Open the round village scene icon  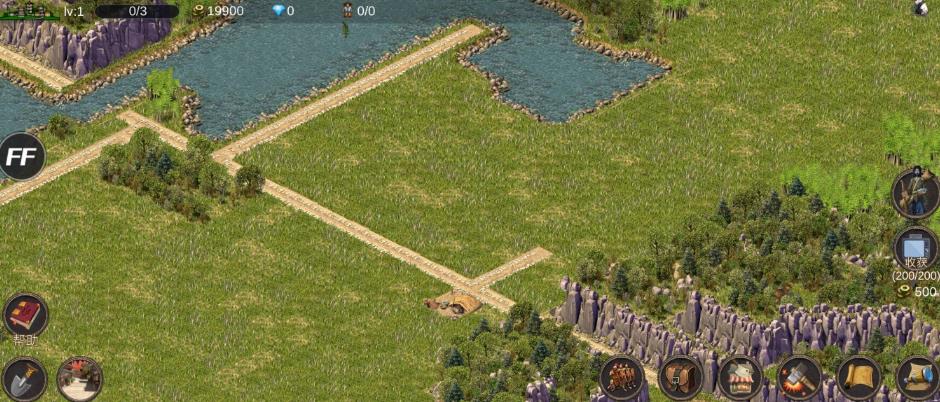79,379
